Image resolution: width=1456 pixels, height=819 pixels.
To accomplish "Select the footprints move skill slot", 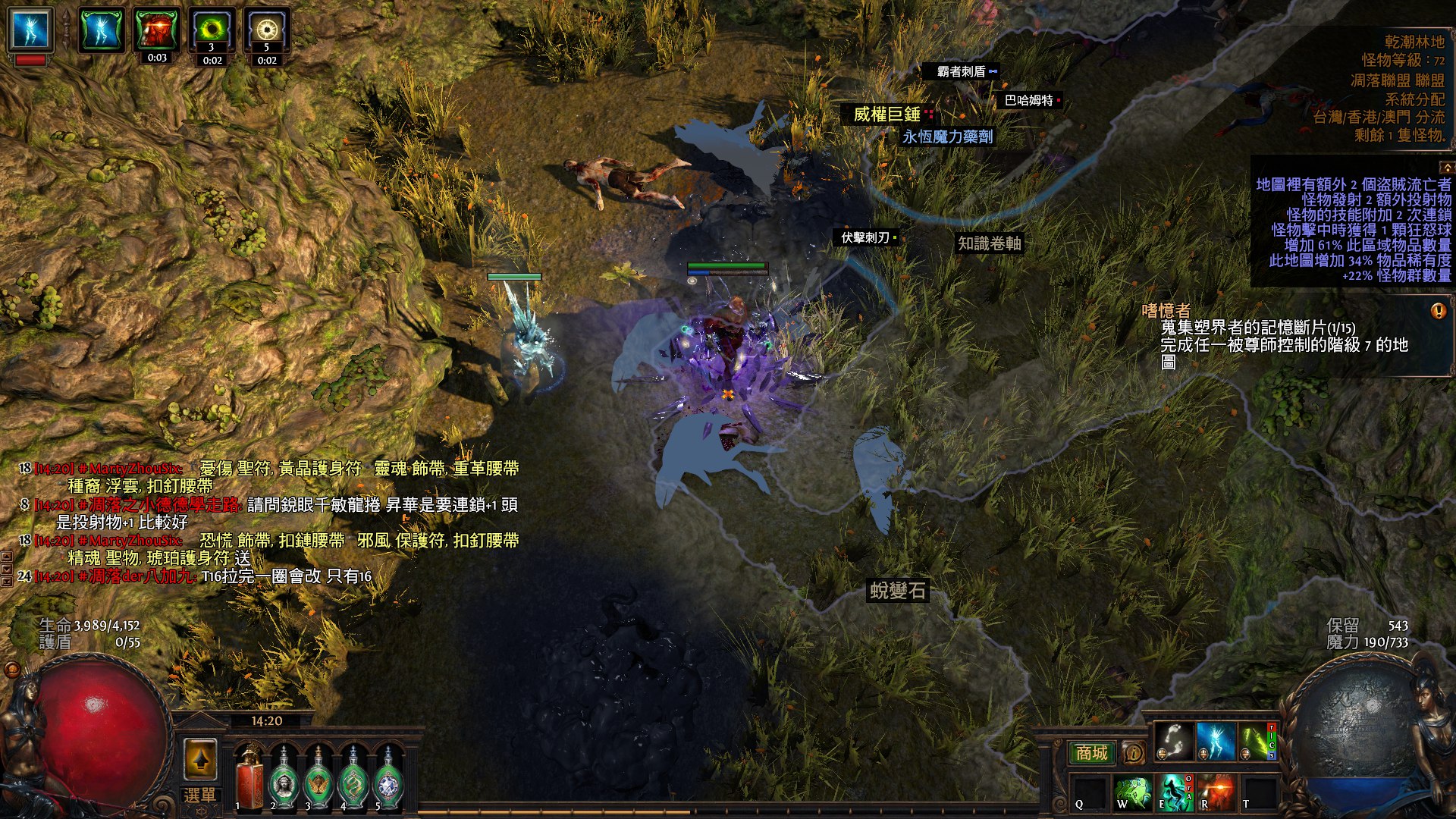I will pos(1173,740).
